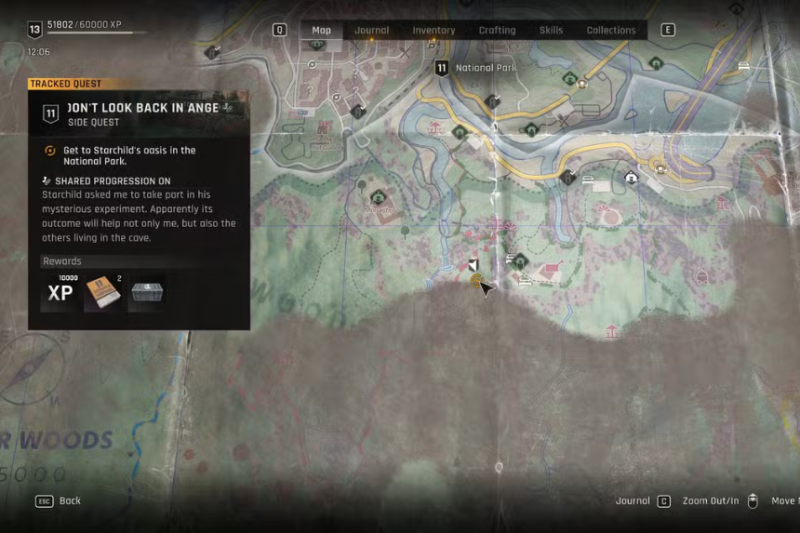Select the metal crate reward icon
The width and height of the screenshot is (800, 533).
tap(147, 292)
